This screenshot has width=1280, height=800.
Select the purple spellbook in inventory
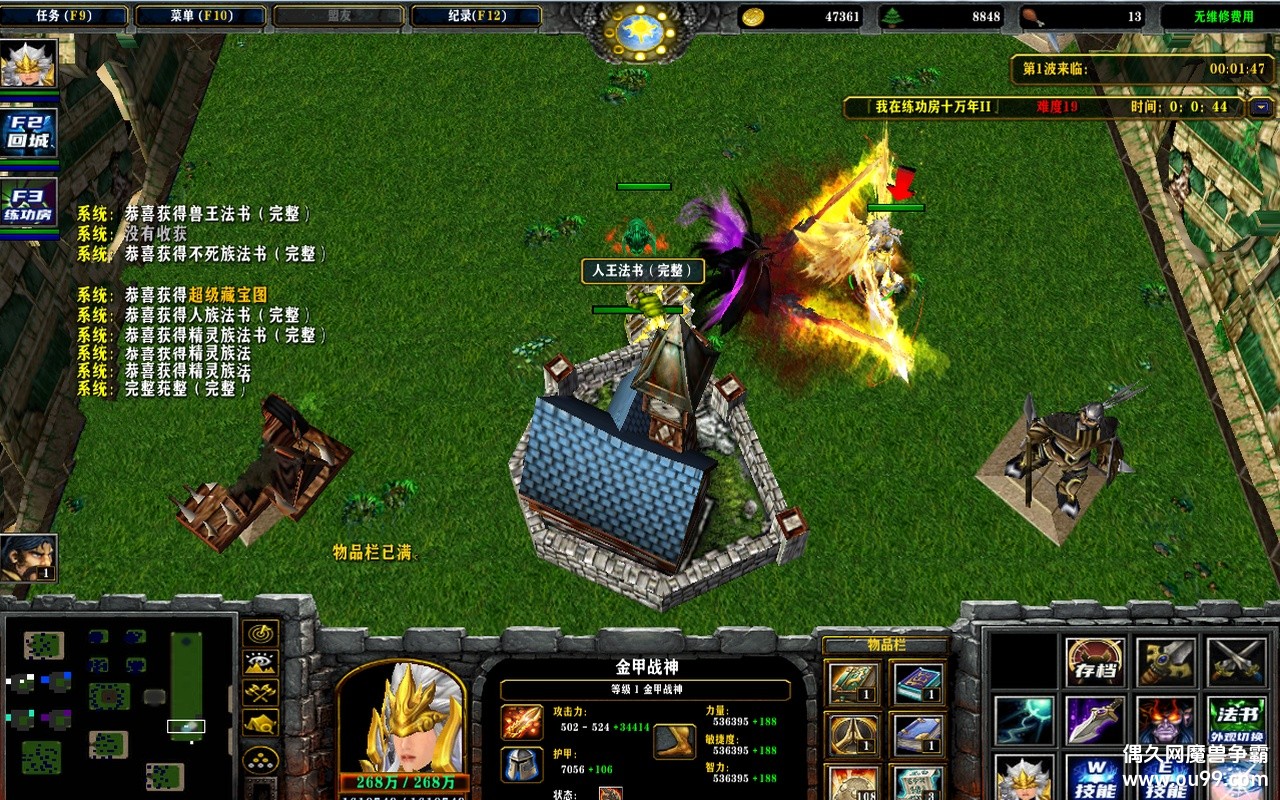(x=916, y=683)
